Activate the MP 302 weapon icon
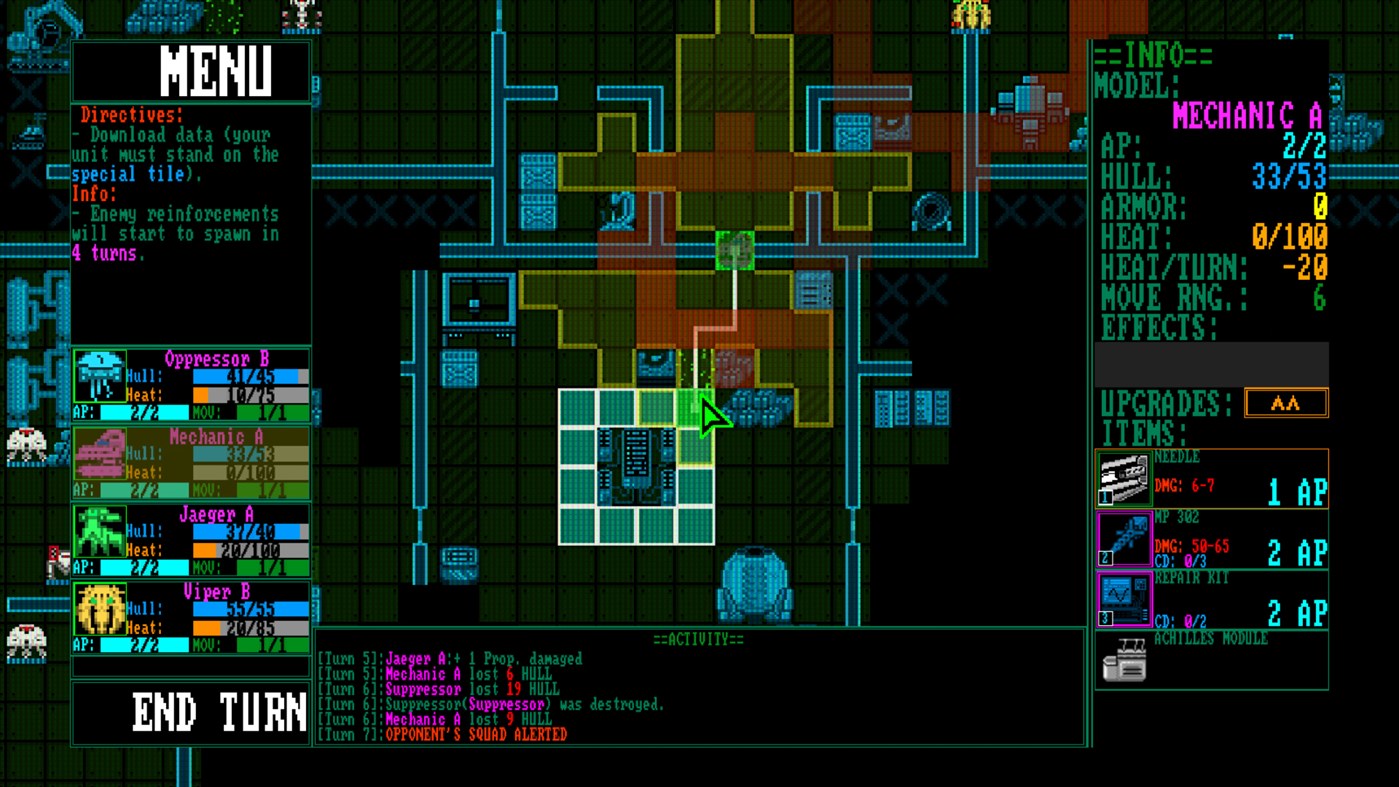Screen dimensions: 1399x787 coord(1124,537)
